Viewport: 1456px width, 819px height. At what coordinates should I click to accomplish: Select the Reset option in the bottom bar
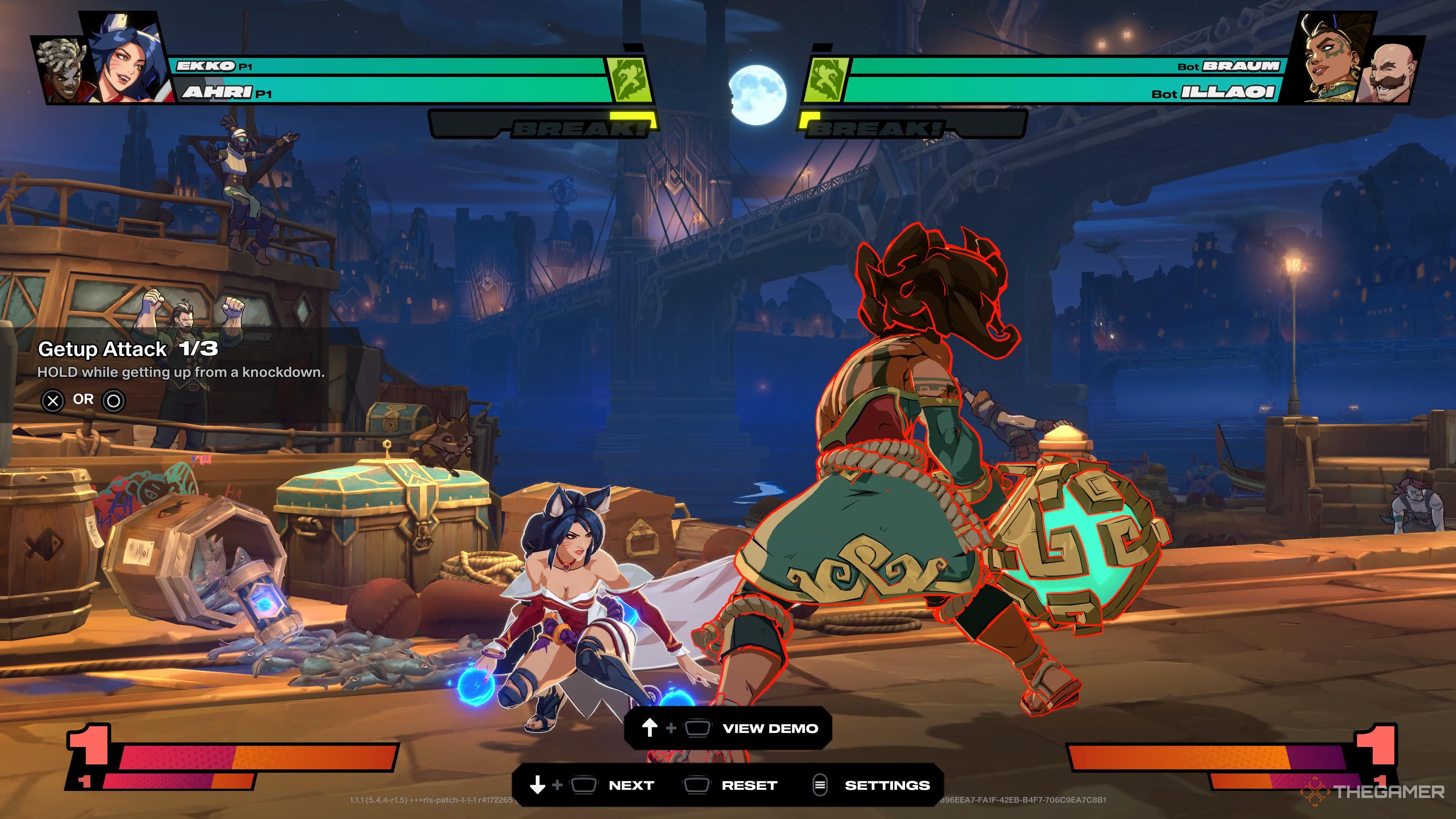click(749, 785)
